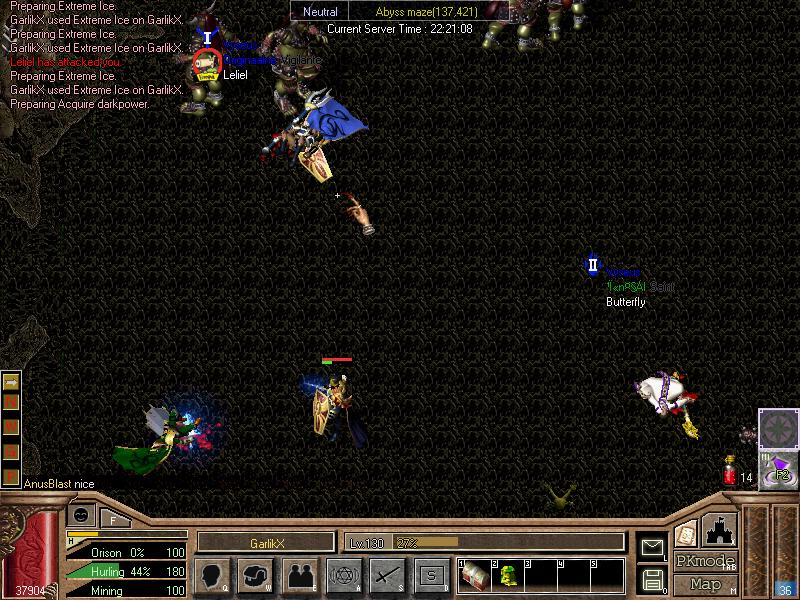The height and width of the screenshot is (600, 800).
Task: Open the head profile character button
Action: click(x=212, y=575)
